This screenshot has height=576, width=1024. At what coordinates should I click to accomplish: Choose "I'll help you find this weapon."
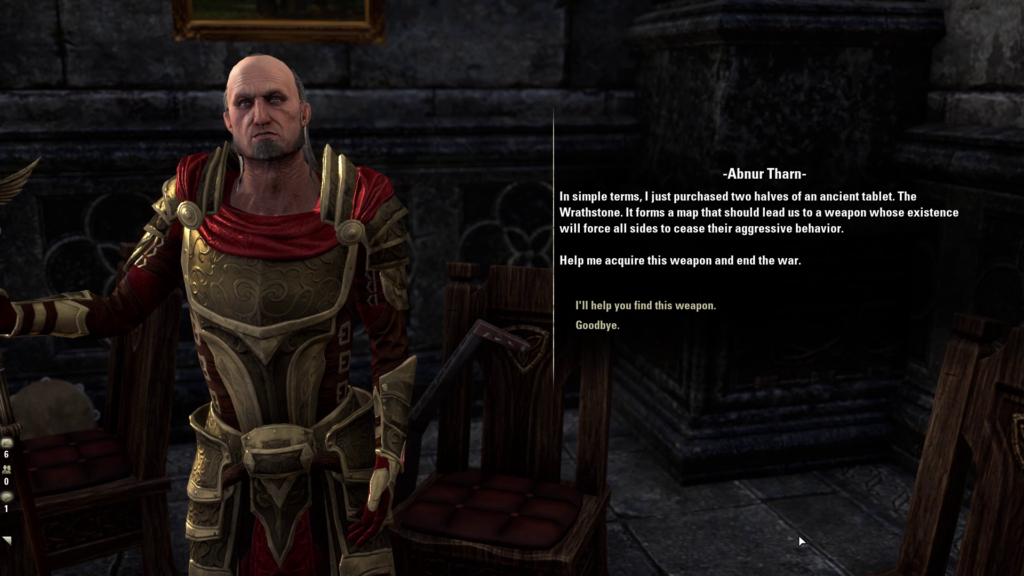[645, 306]
